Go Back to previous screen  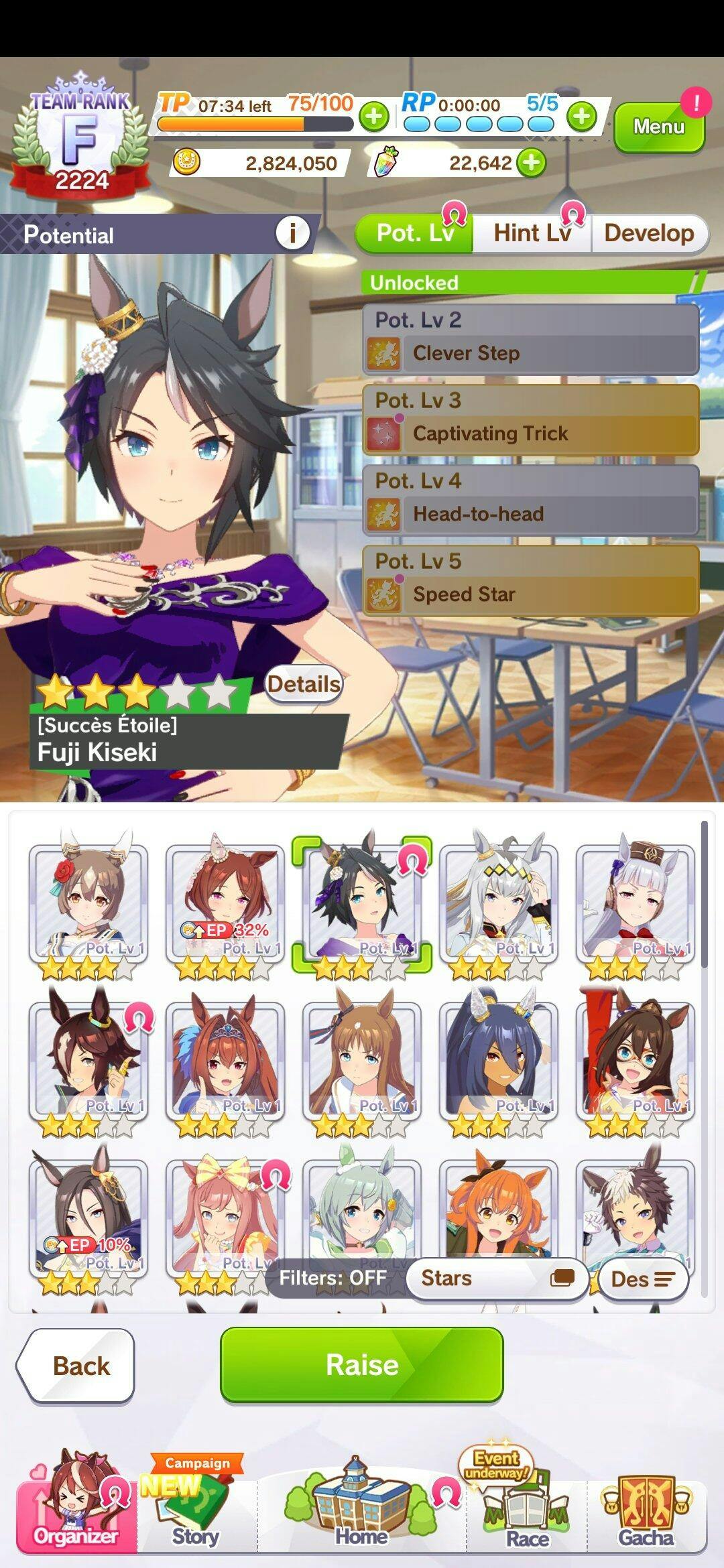click(77, 1366)
